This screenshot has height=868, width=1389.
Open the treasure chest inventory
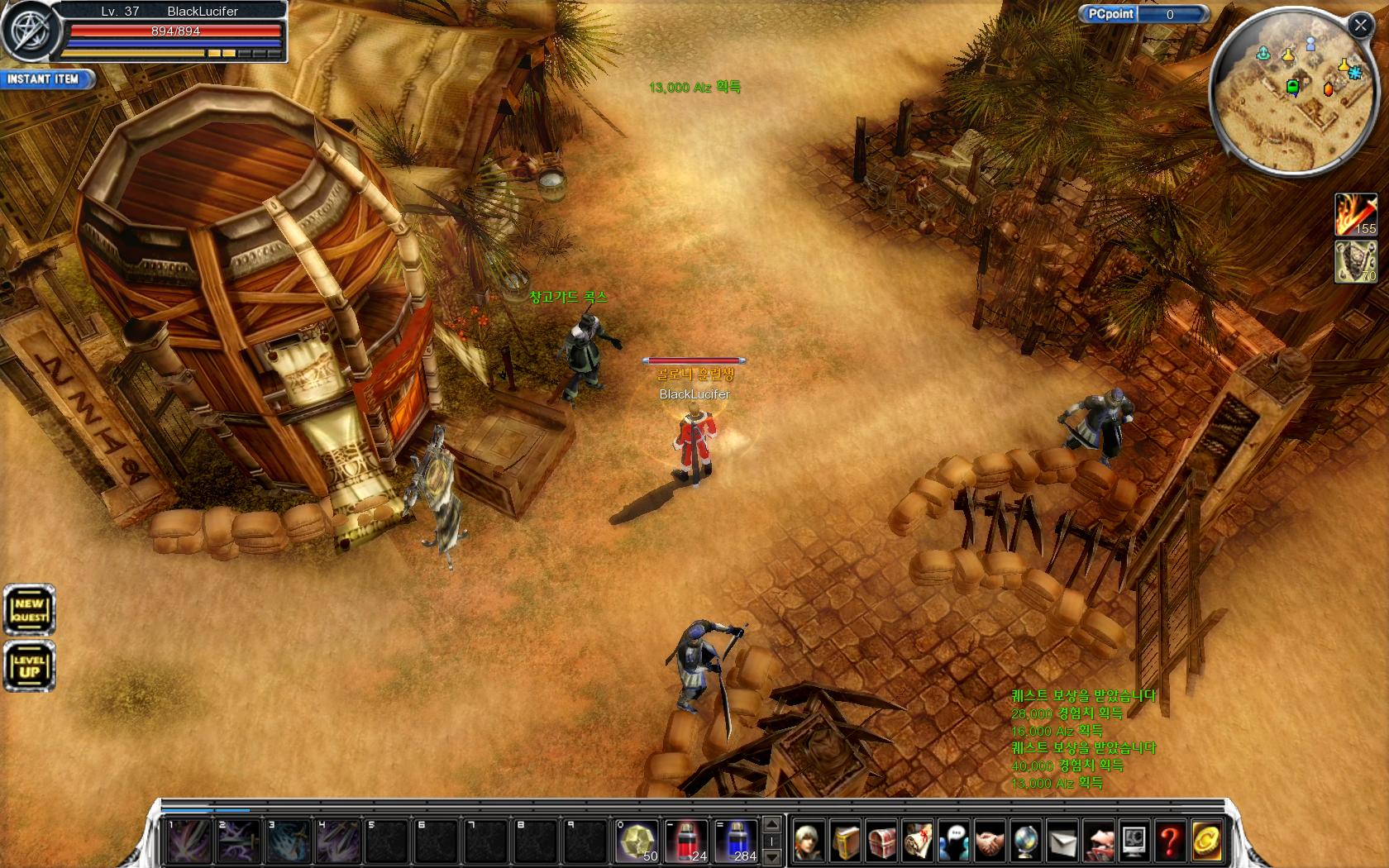point(881,842)
